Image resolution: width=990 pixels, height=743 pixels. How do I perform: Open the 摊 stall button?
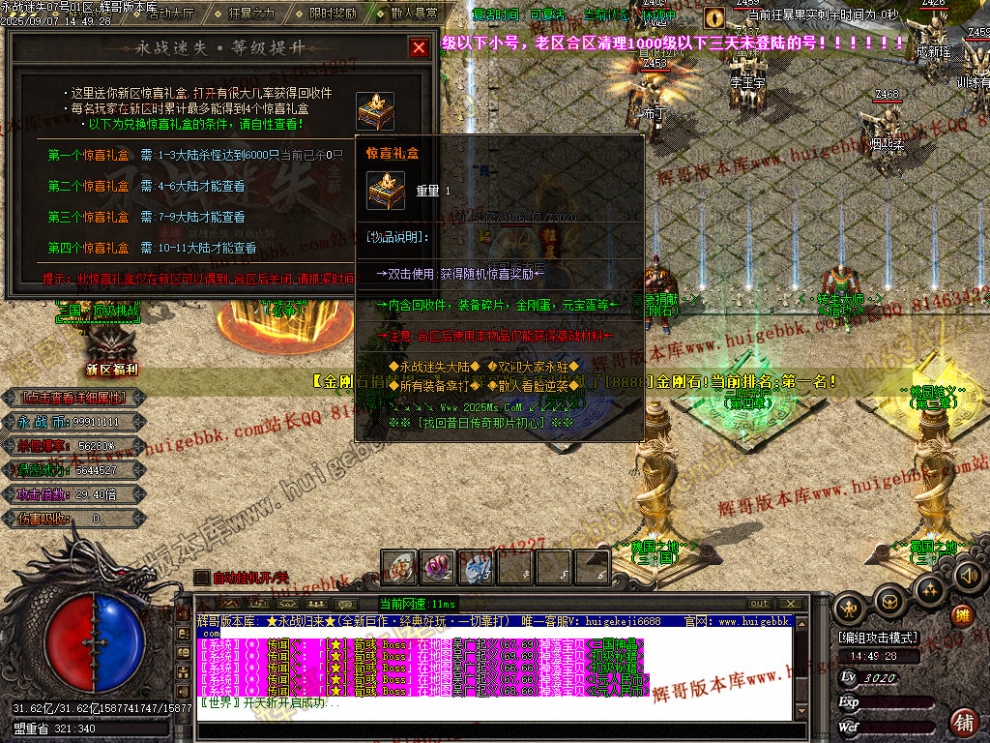[x=962, y=615]
